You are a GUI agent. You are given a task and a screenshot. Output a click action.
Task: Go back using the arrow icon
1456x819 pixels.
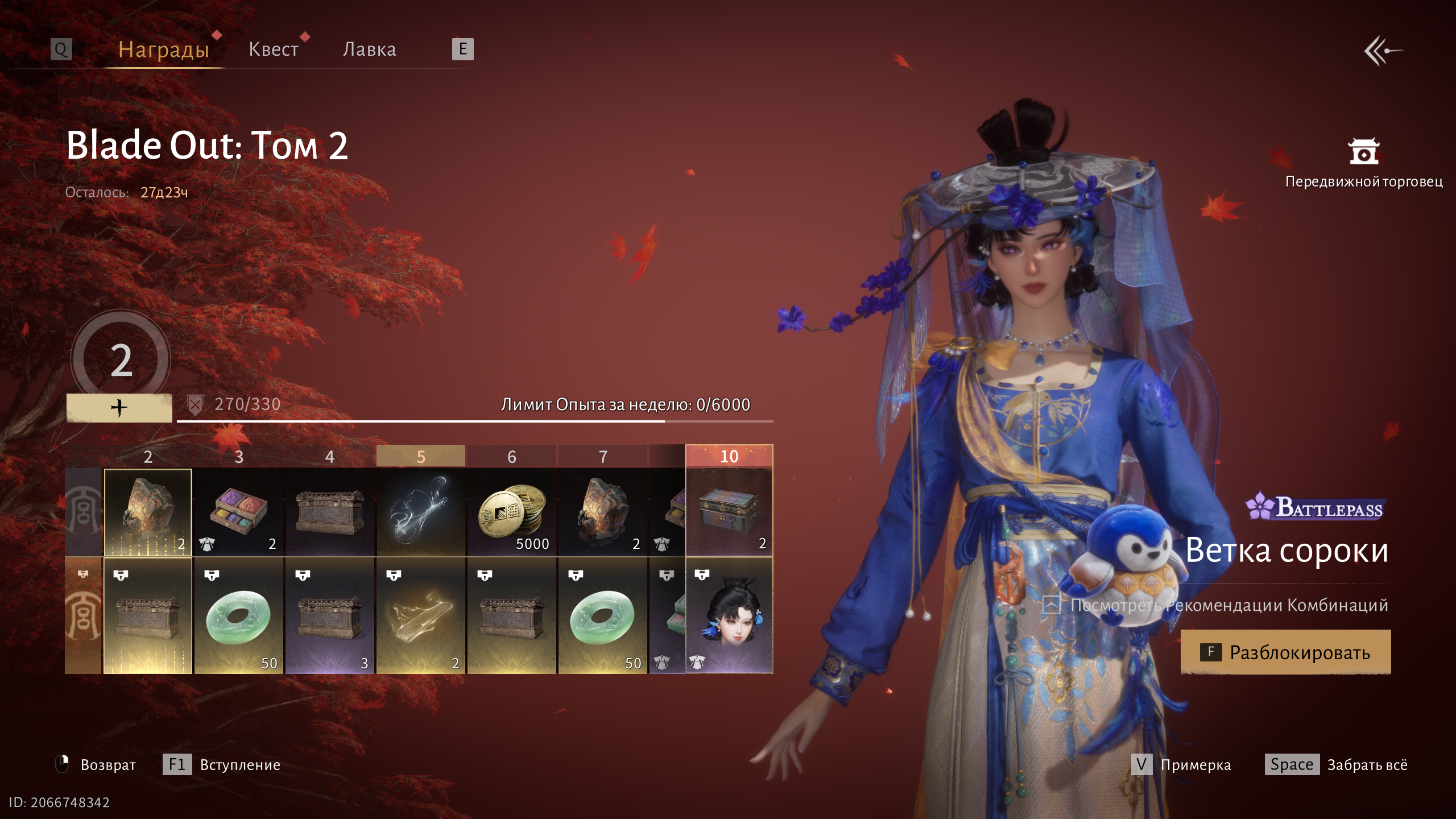pyautogui.click(x=1383, y=51)
